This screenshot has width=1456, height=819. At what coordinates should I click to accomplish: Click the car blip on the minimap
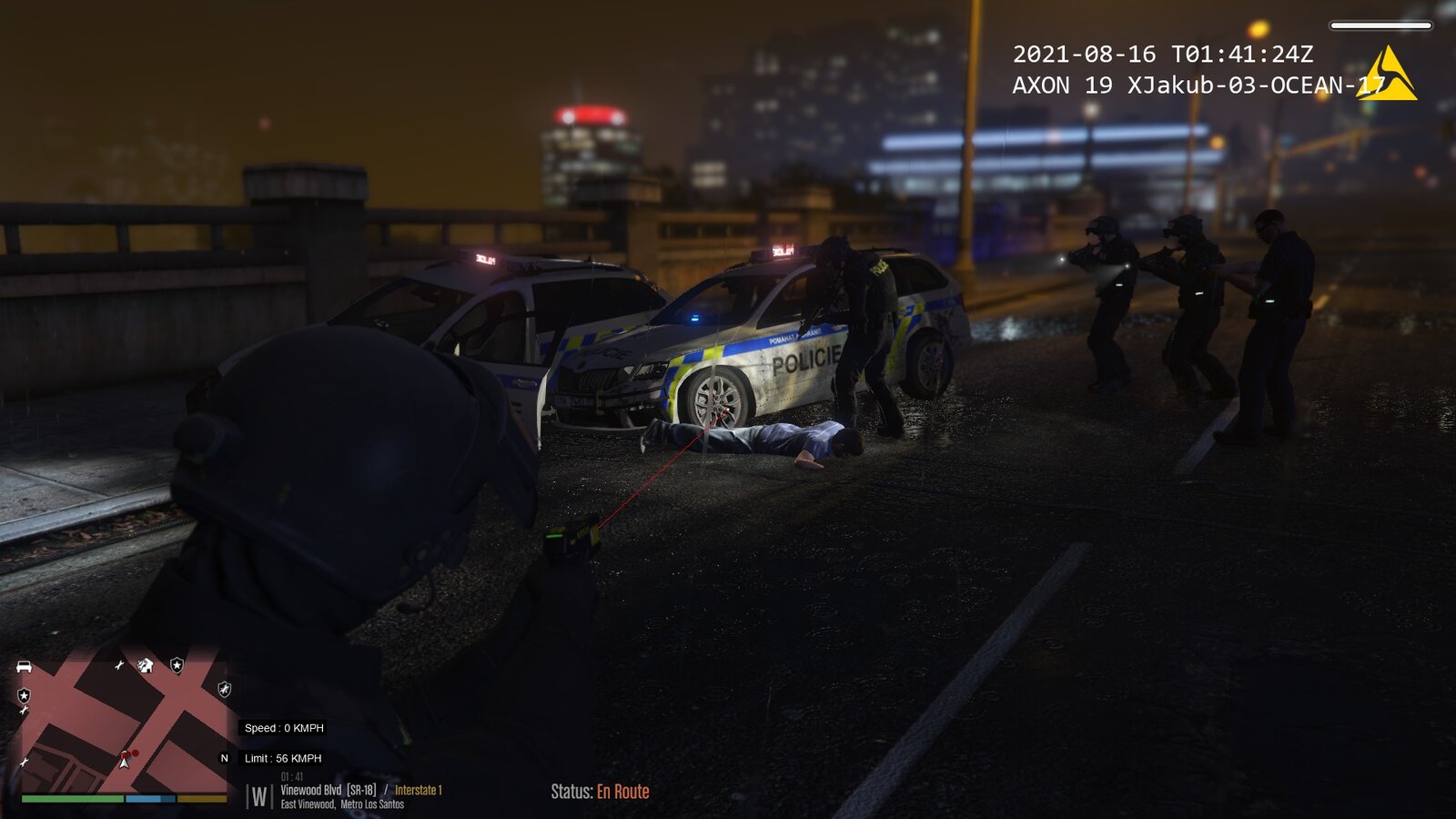click(x=25, y=667)
